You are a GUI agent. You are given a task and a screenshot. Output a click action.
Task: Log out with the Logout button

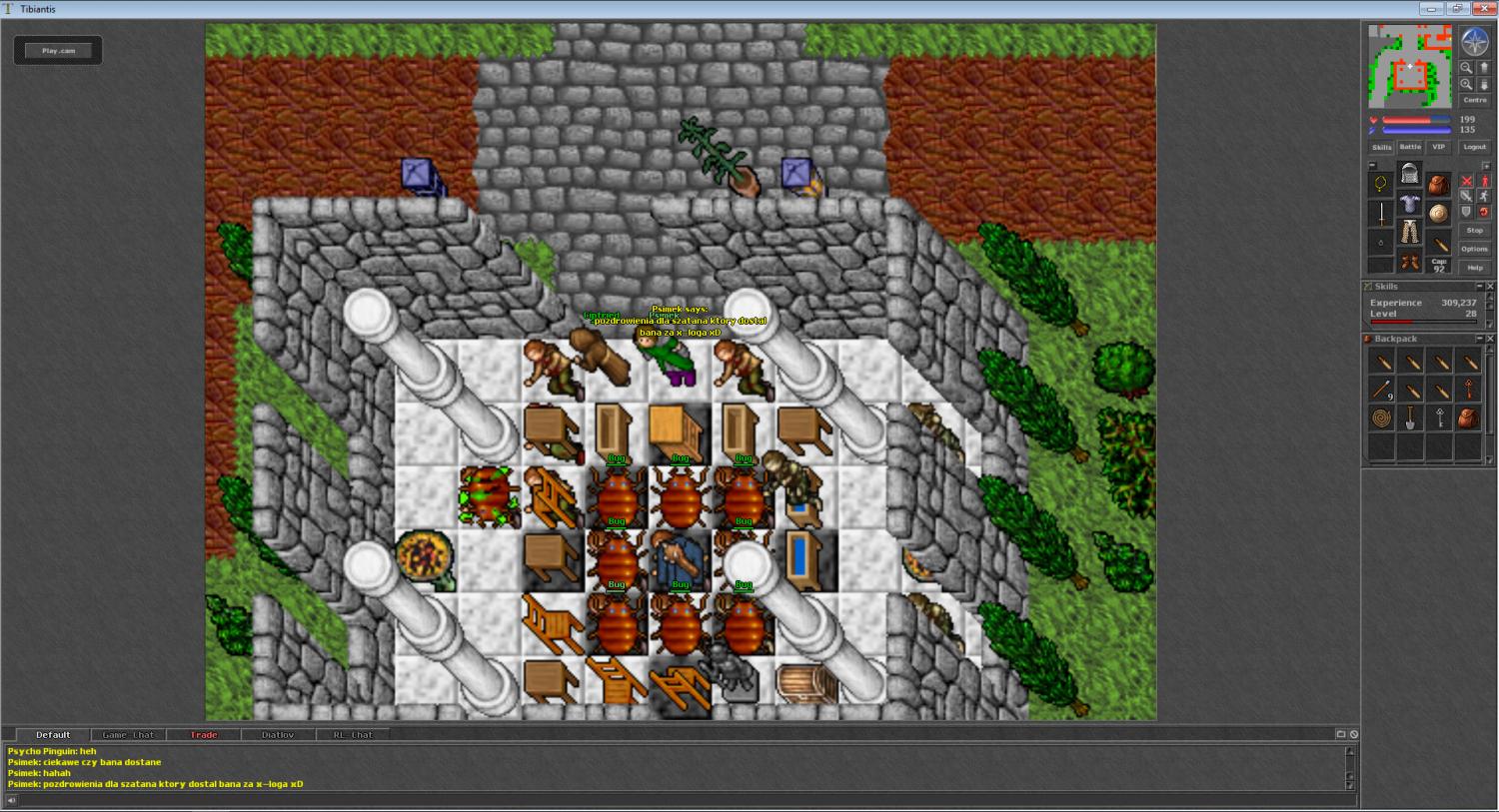pos(1474,147)
